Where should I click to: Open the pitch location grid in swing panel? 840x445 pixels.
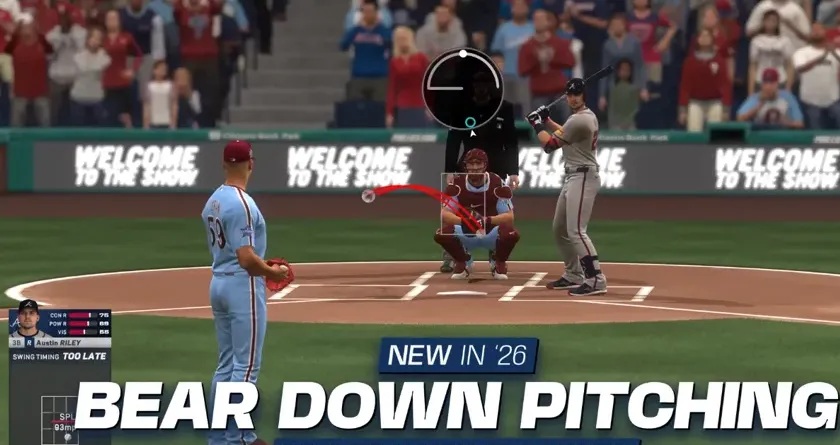58,421
